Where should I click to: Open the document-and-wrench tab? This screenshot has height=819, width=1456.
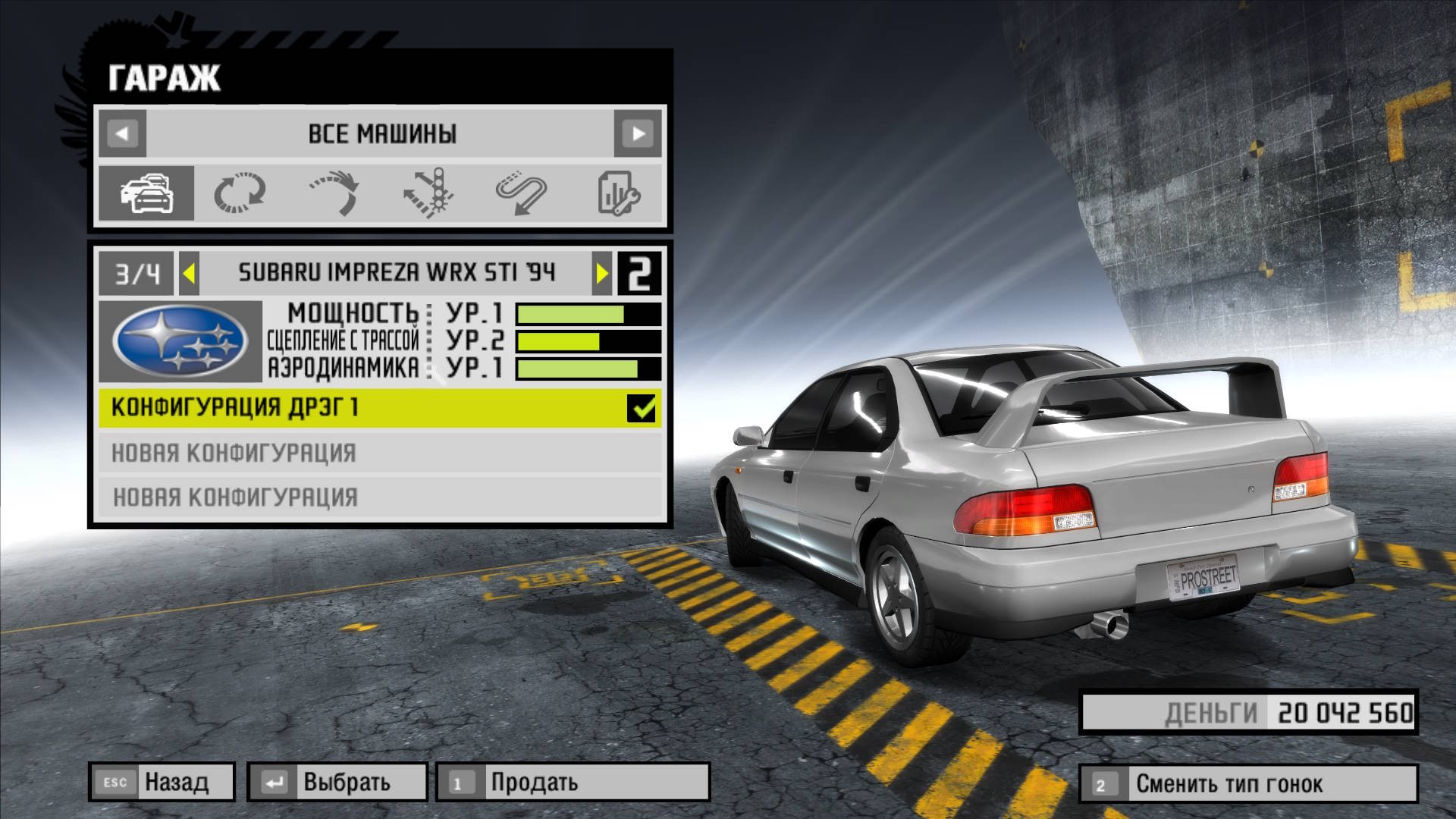(x=618, y=193)
